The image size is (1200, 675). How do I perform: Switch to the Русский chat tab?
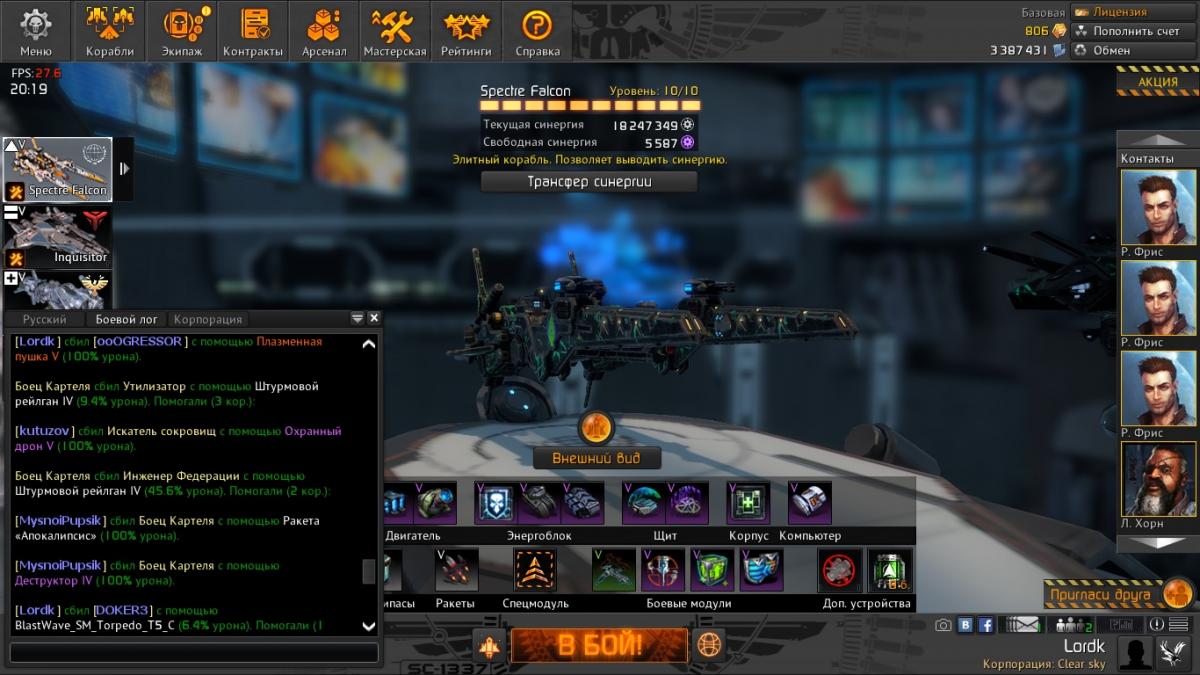pyautogui.click(x=45, y=319)
